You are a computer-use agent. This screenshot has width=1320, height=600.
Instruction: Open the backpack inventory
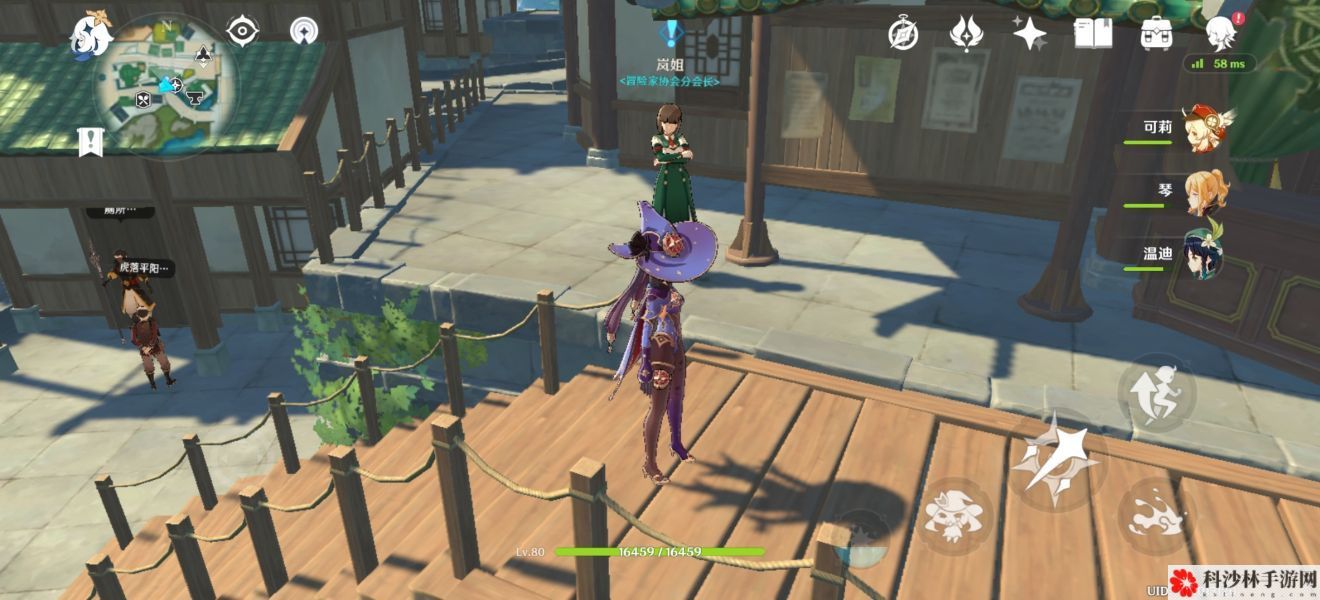(x=1157, y=35)
